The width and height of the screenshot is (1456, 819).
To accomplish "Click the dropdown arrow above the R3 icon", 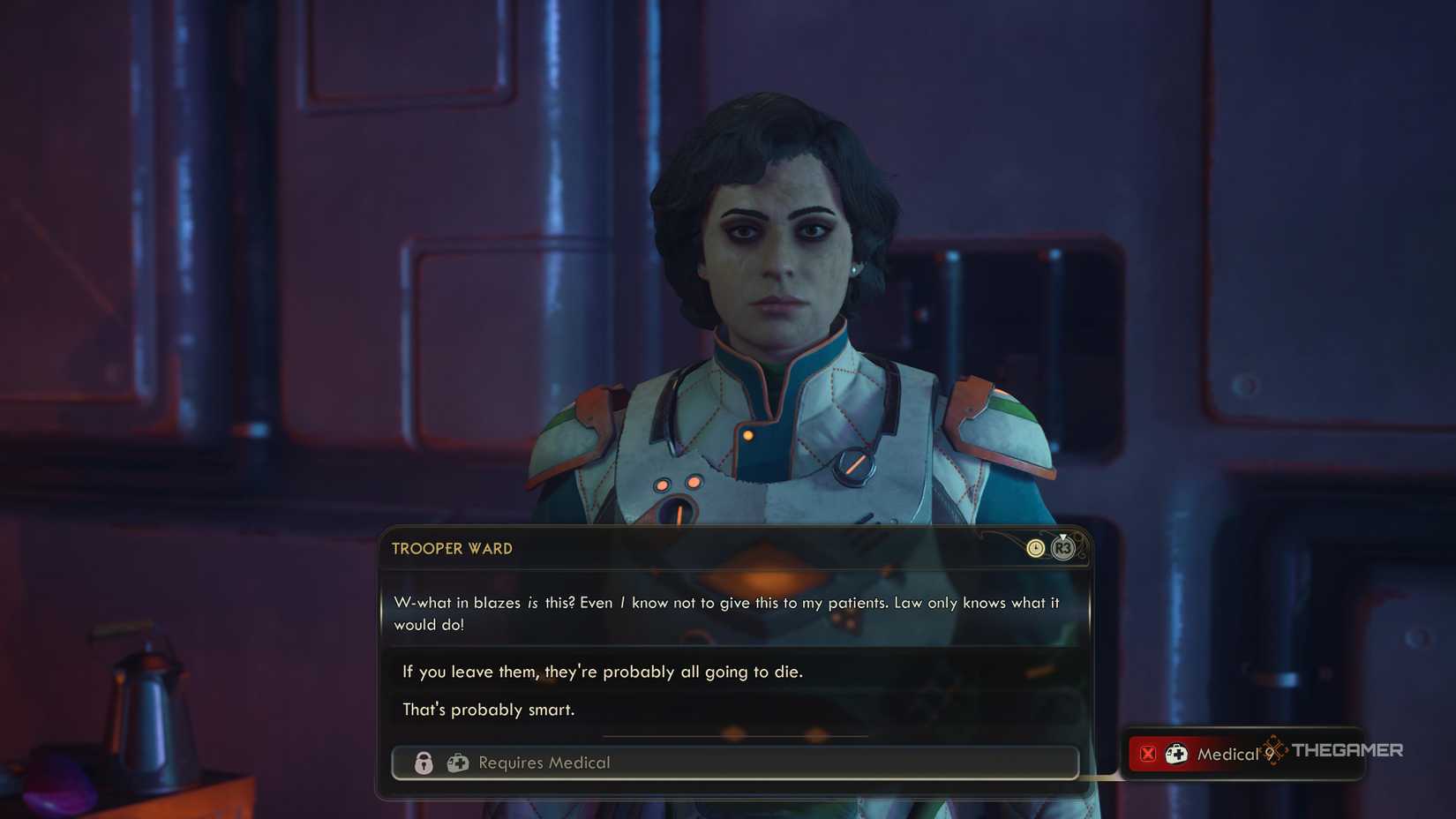I will click(1062, 537).
